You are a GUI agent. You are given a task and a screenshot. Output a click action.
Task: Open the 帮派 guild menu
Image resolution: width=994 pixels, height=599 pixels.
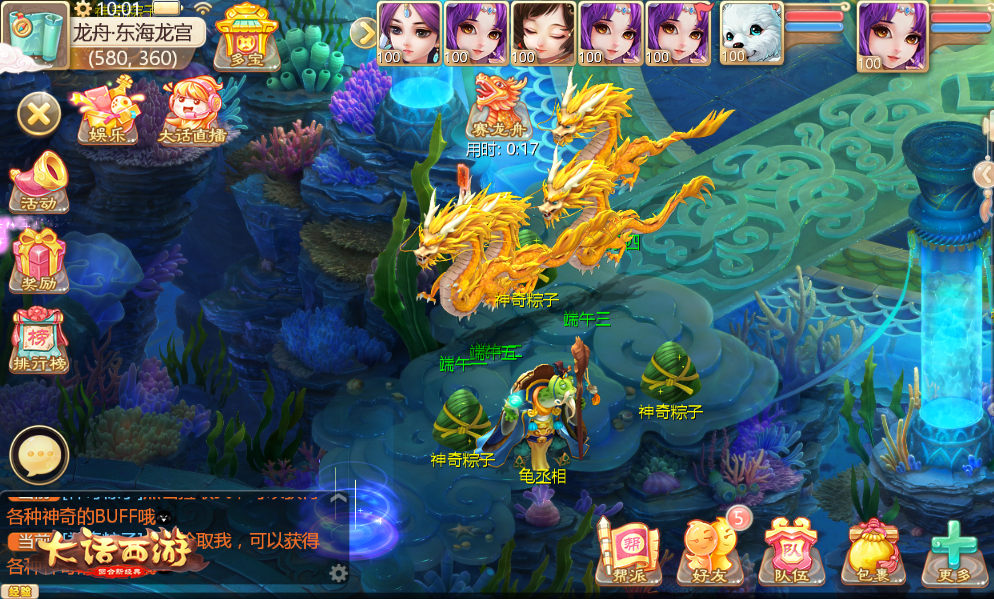coord(628,550)
